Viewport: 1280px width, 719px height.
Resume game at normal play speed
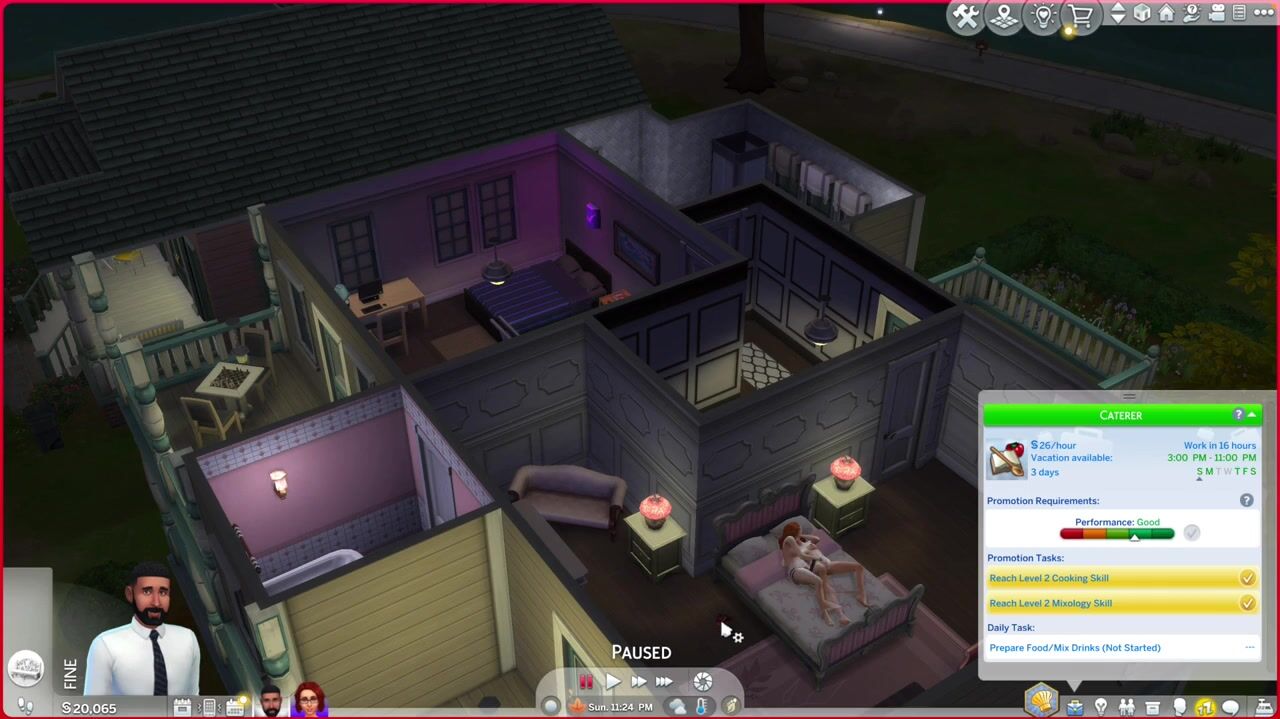pos(612,682)
